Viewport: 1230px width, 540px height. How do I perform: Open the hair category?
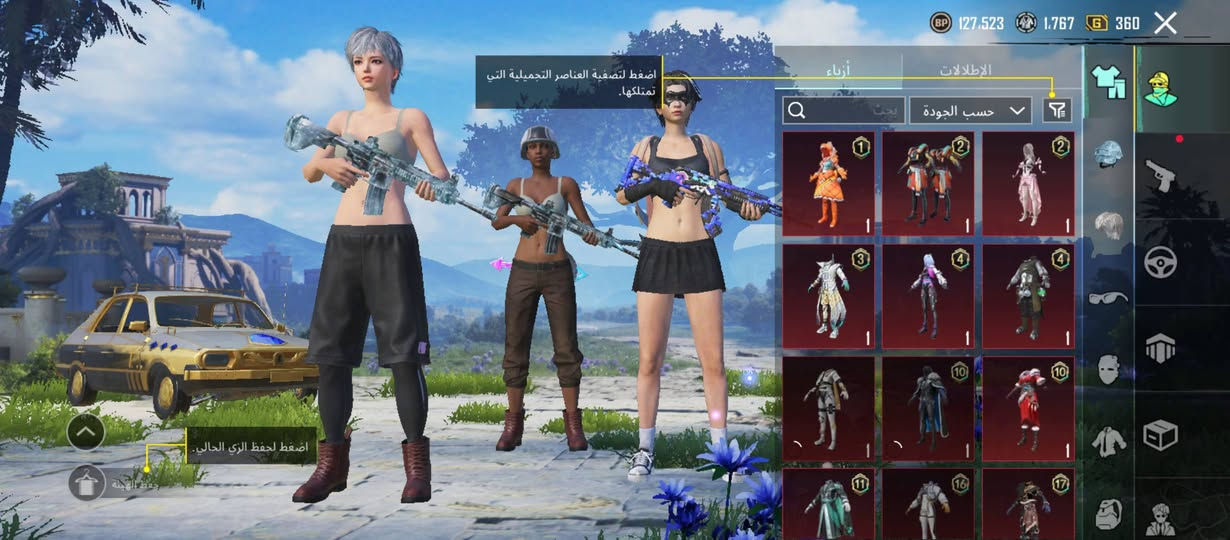pos(1108,225)
